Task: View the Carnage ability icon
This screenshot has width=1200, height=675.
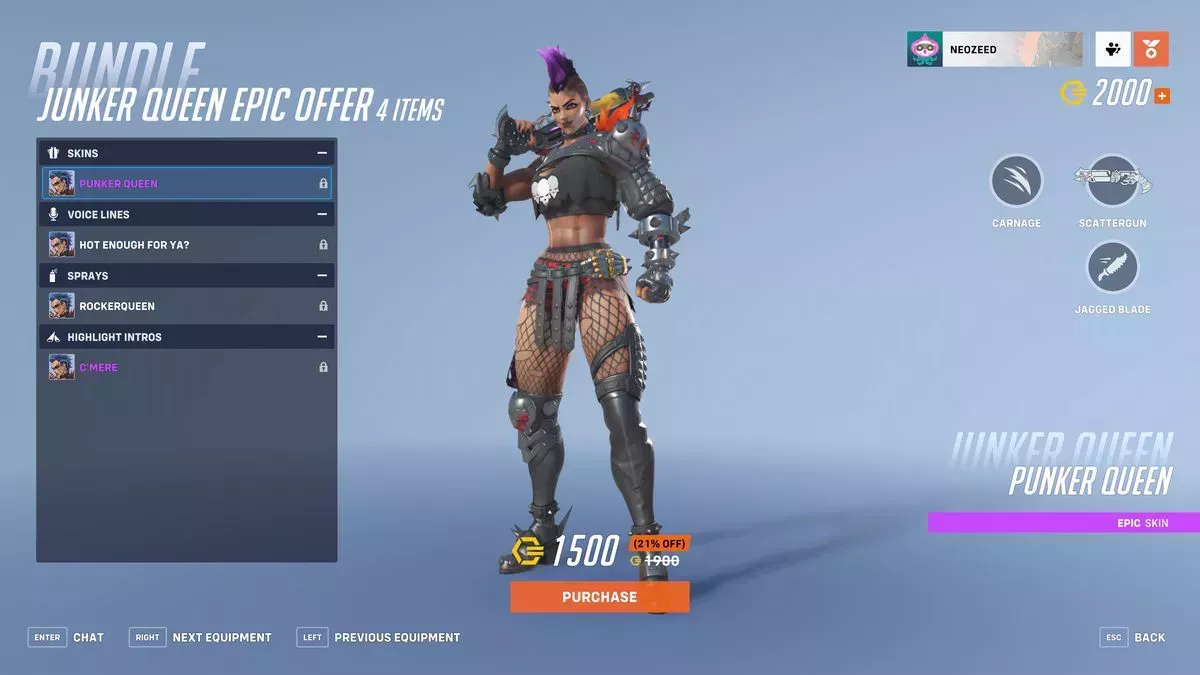Action: tap(1016, 183)
